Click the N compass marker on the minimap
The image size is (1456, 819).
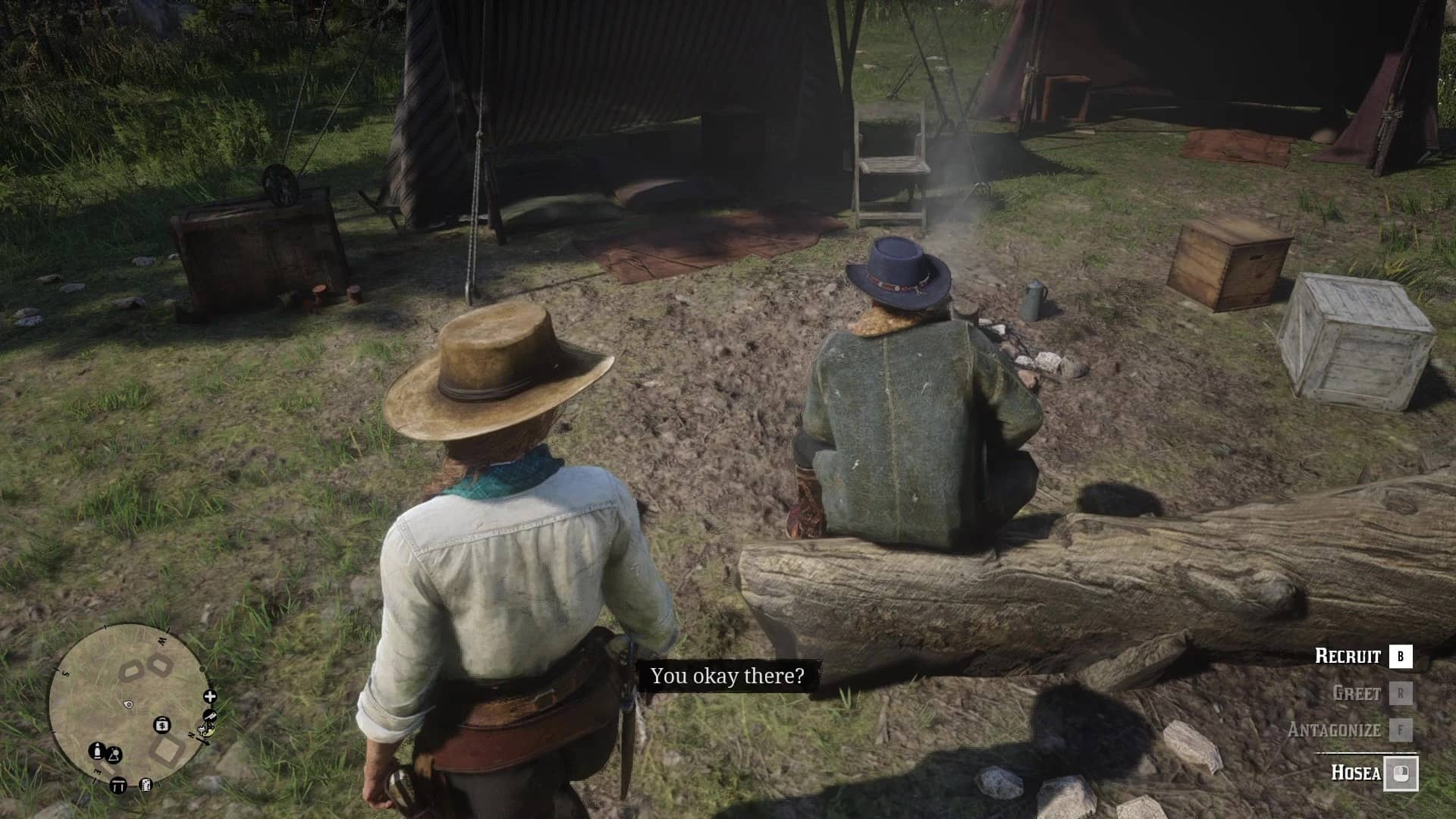[x=191, y=734]
